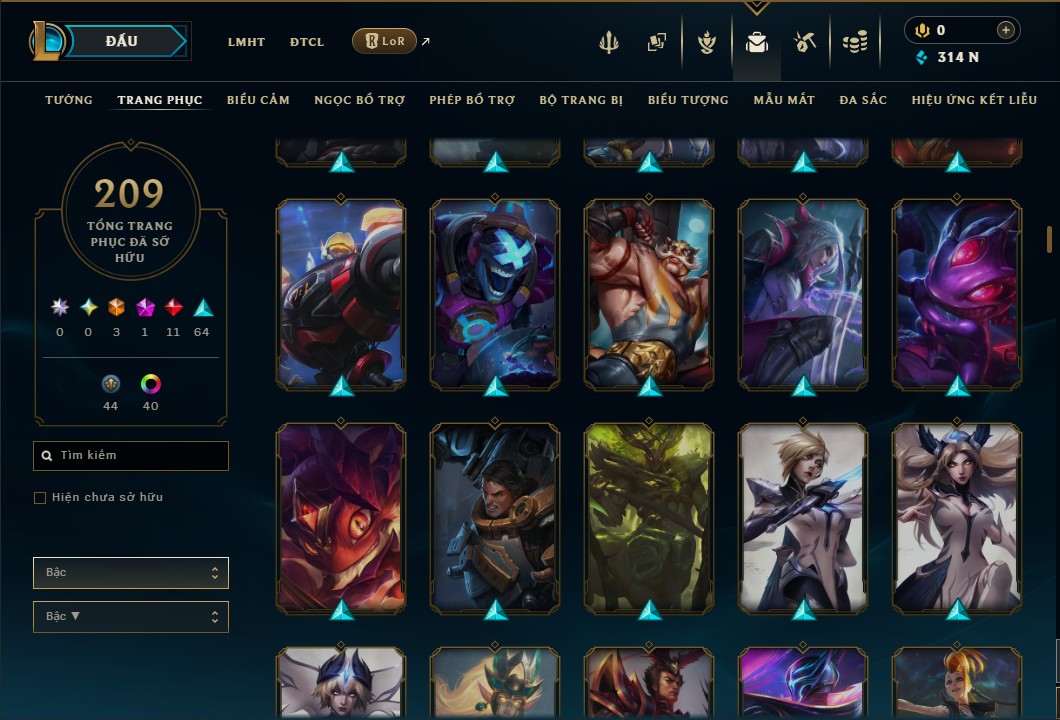Select the red dragon skin card
The width and height of the screenshot is (1060, 720).
pos(341,517)
